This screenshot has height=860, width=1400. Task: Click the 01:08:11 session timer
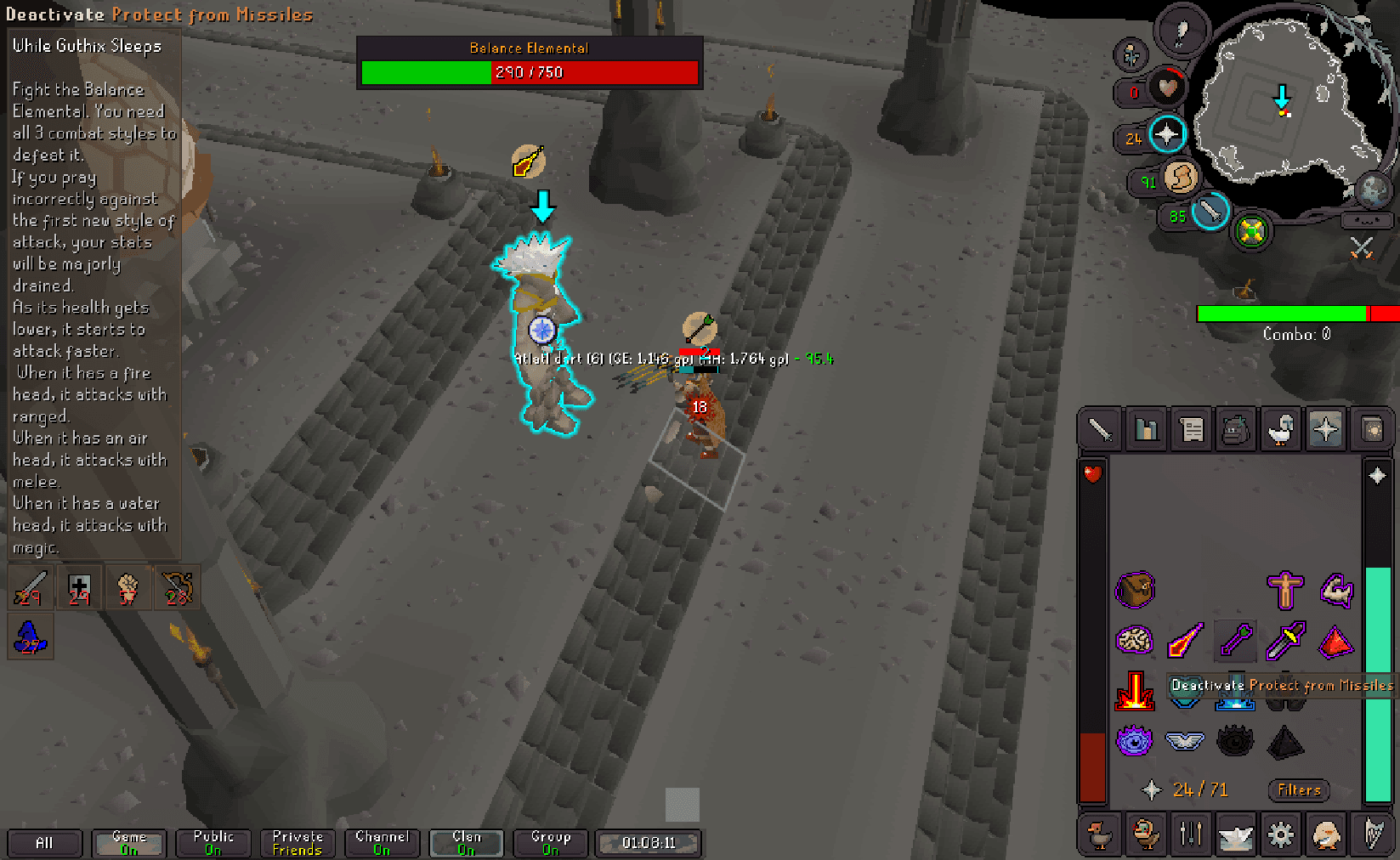coord(648,842)
